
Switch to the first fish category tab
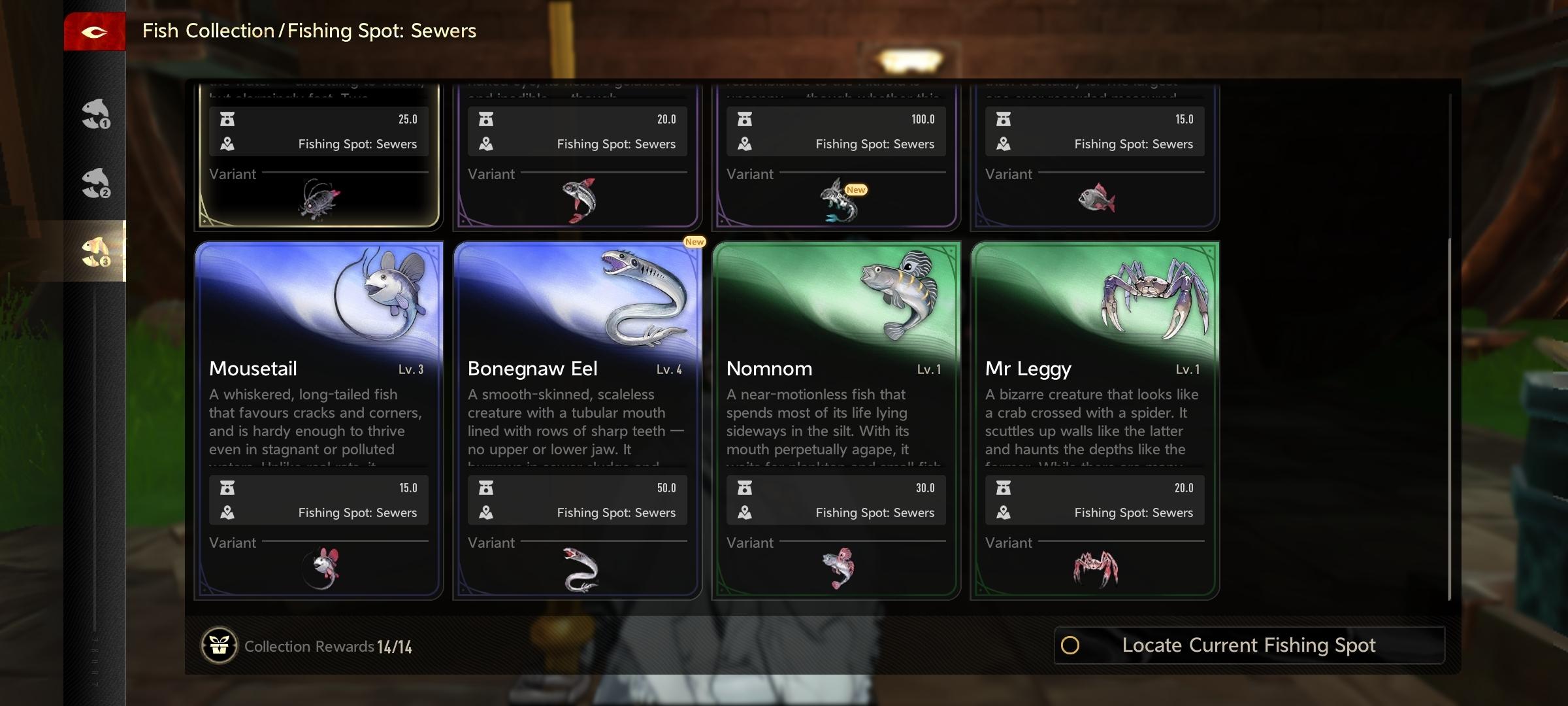[x=95, y=114]
